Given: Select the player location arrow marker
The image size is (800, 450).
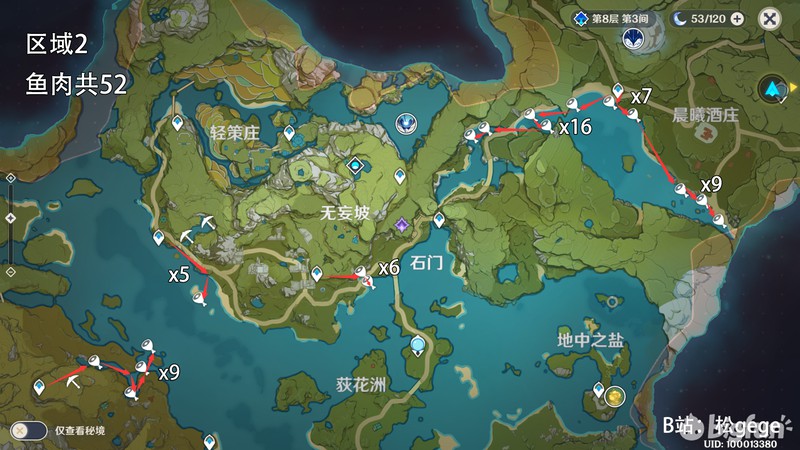Looking at the screenshot, I should (772, 88).
